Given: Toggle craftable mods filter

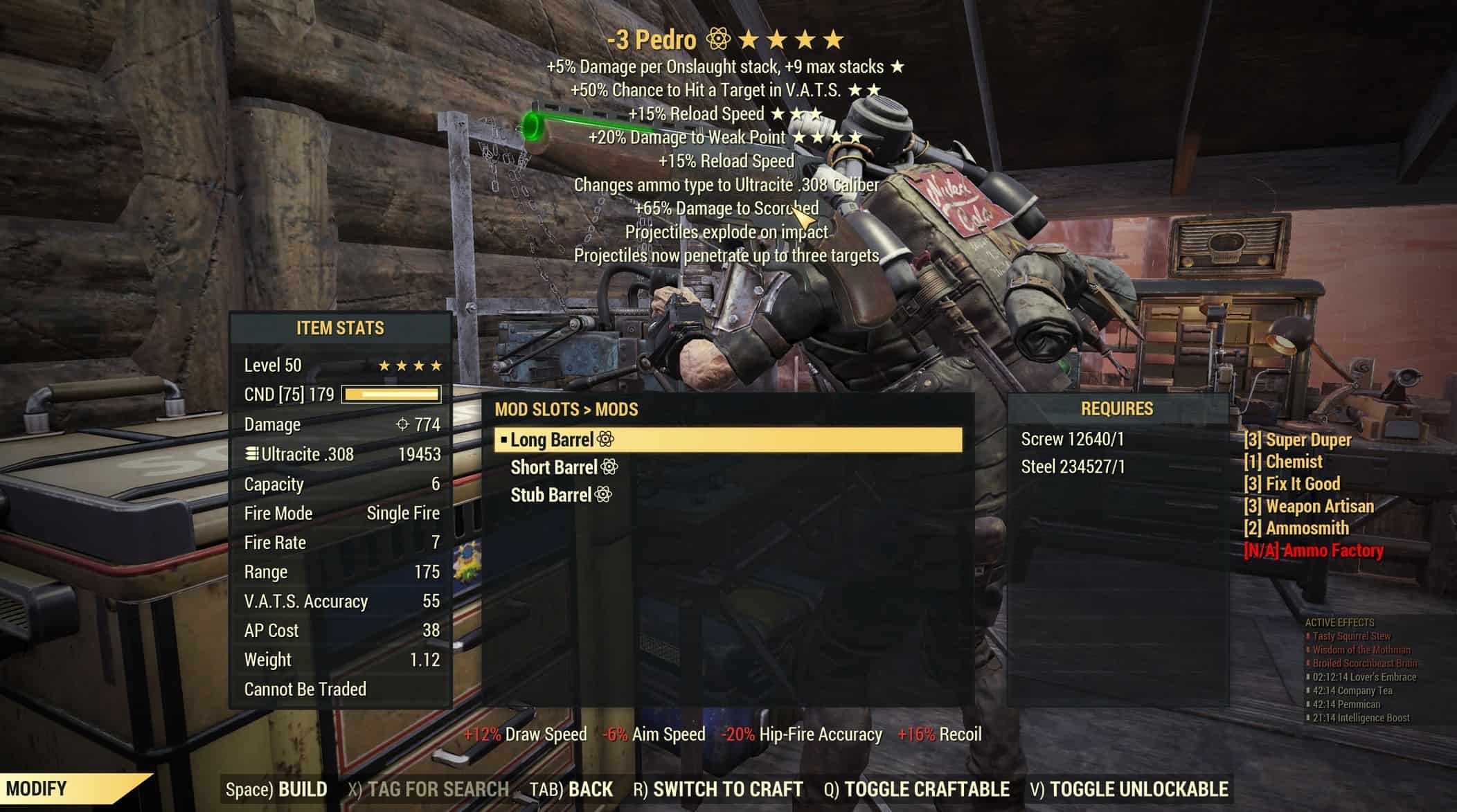Looking at the screenshot, I should pos(917,789).
